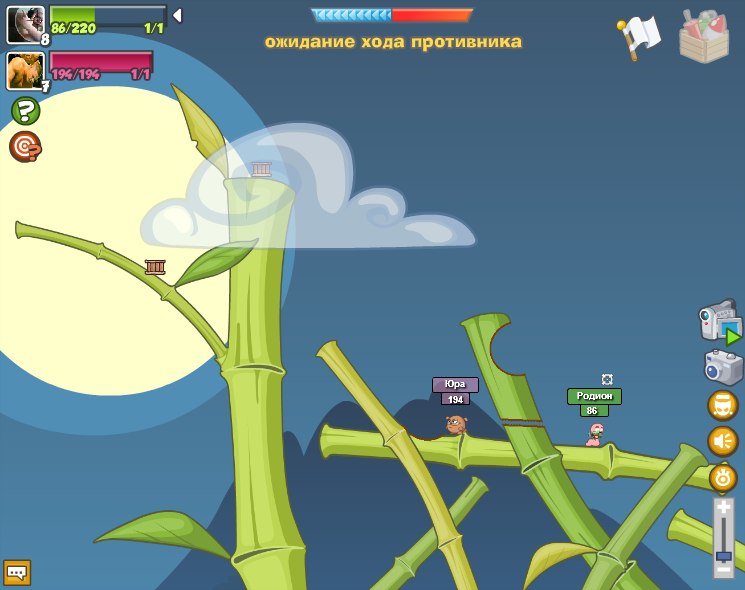This screenshot has width=745, height=590.
Task: Collapse team panel with white arrow
Action: [177, 15]
